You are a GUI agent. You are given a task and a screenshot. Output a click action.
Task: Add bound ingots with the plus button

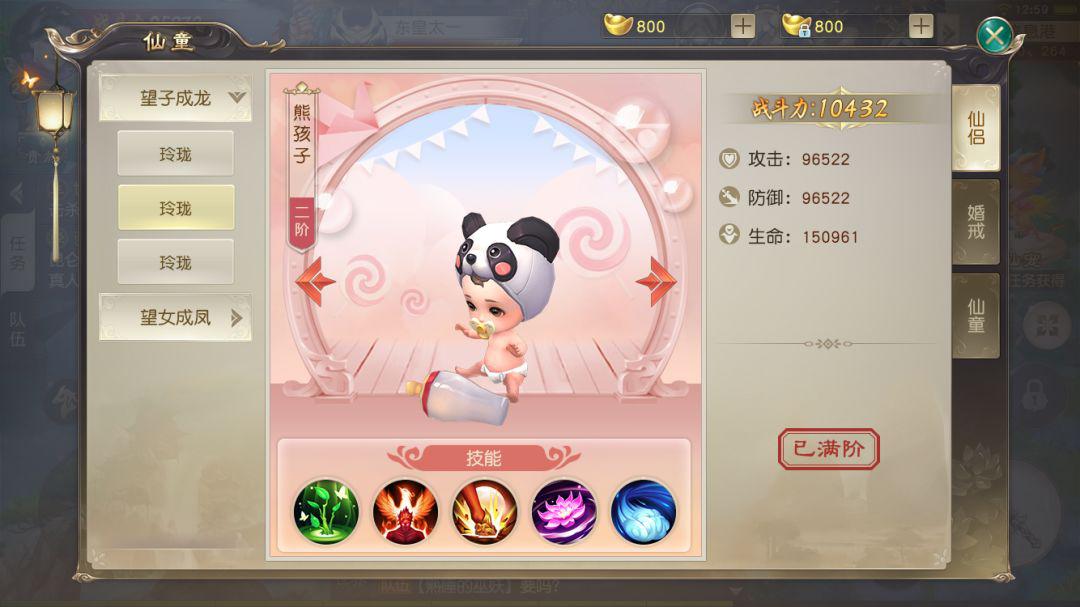(921, 26)
